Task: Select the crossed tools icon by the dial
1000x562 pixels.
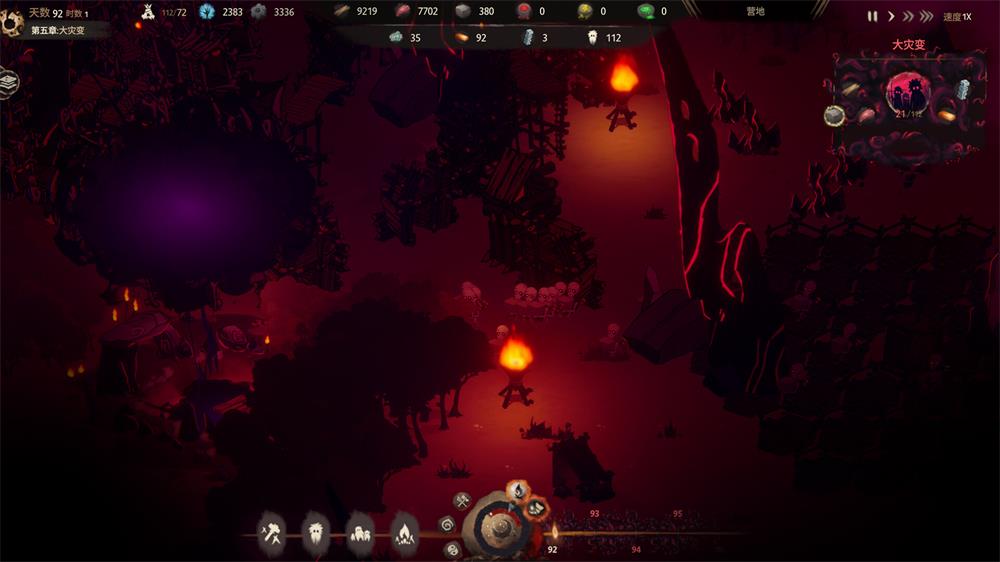Action: click(461, 500)
